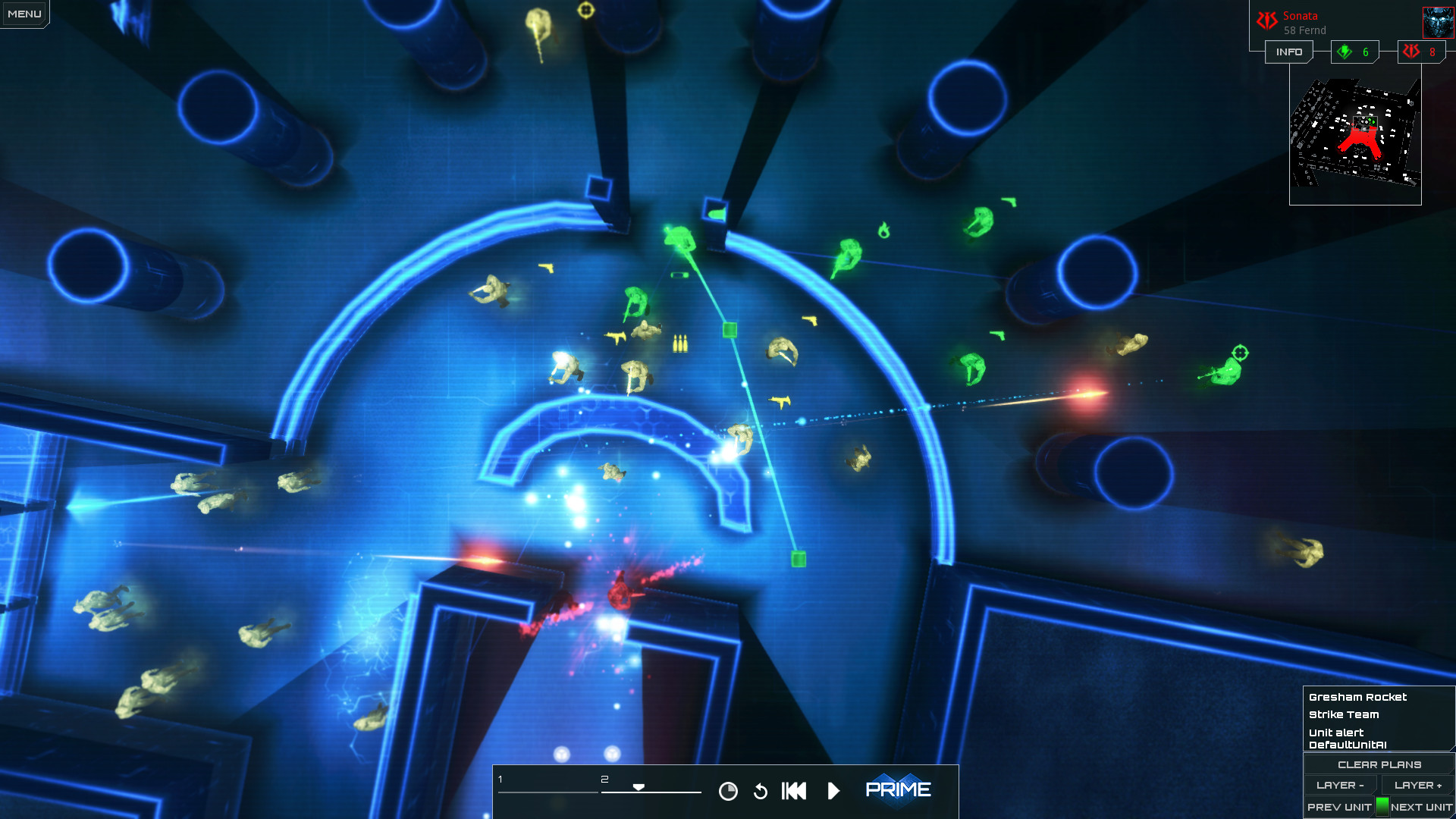Click the green energy counter icon
Image resolution: width=1456 pixels, height=819 pixels.
(1343, 52)
